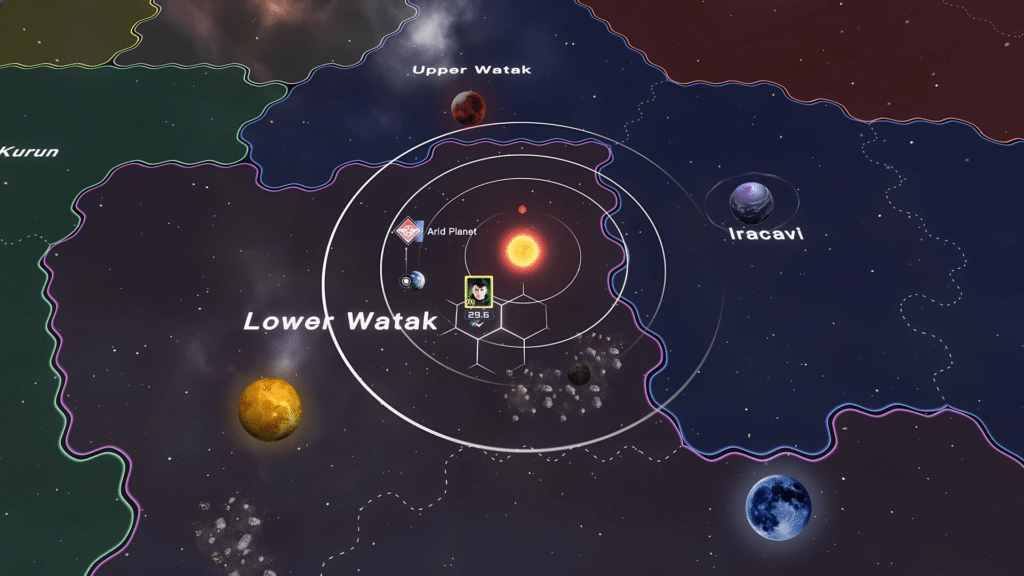Choose the Iracavi region label
This screenshot has height=576, width=1024.
(767, 234)
